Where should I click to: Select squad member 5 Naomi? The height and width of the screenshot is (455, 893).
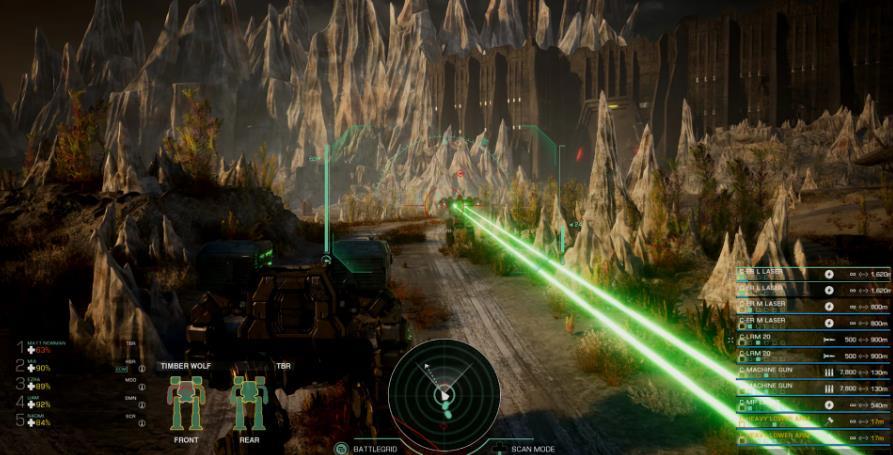38,419
